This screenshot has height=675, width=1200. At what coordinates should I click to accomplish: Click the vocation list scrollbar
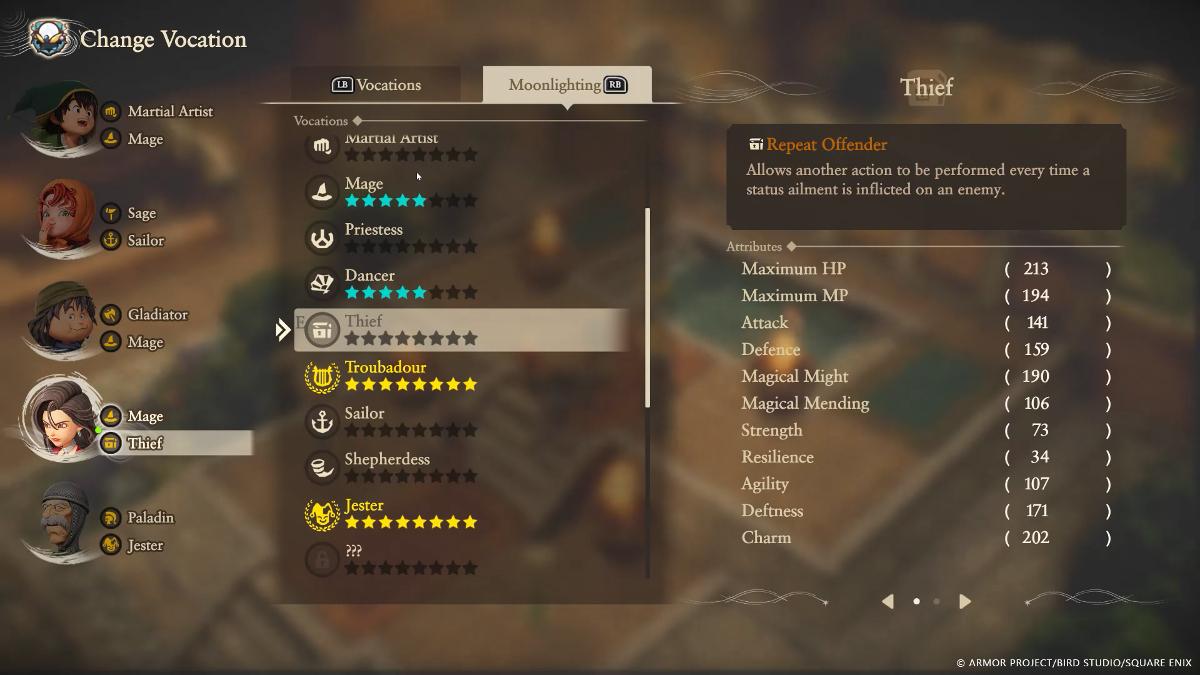[648, 306]
